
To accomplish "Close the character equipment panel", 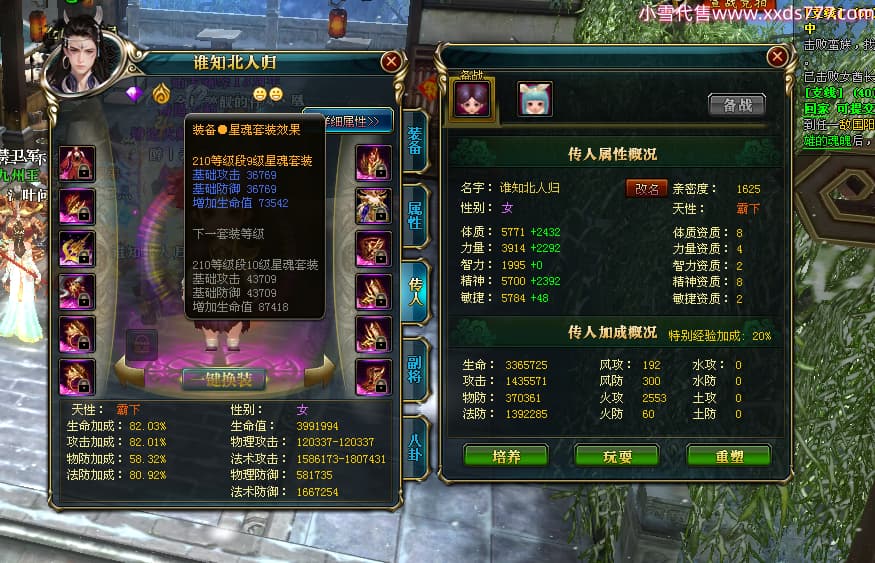I will point(391,61).
